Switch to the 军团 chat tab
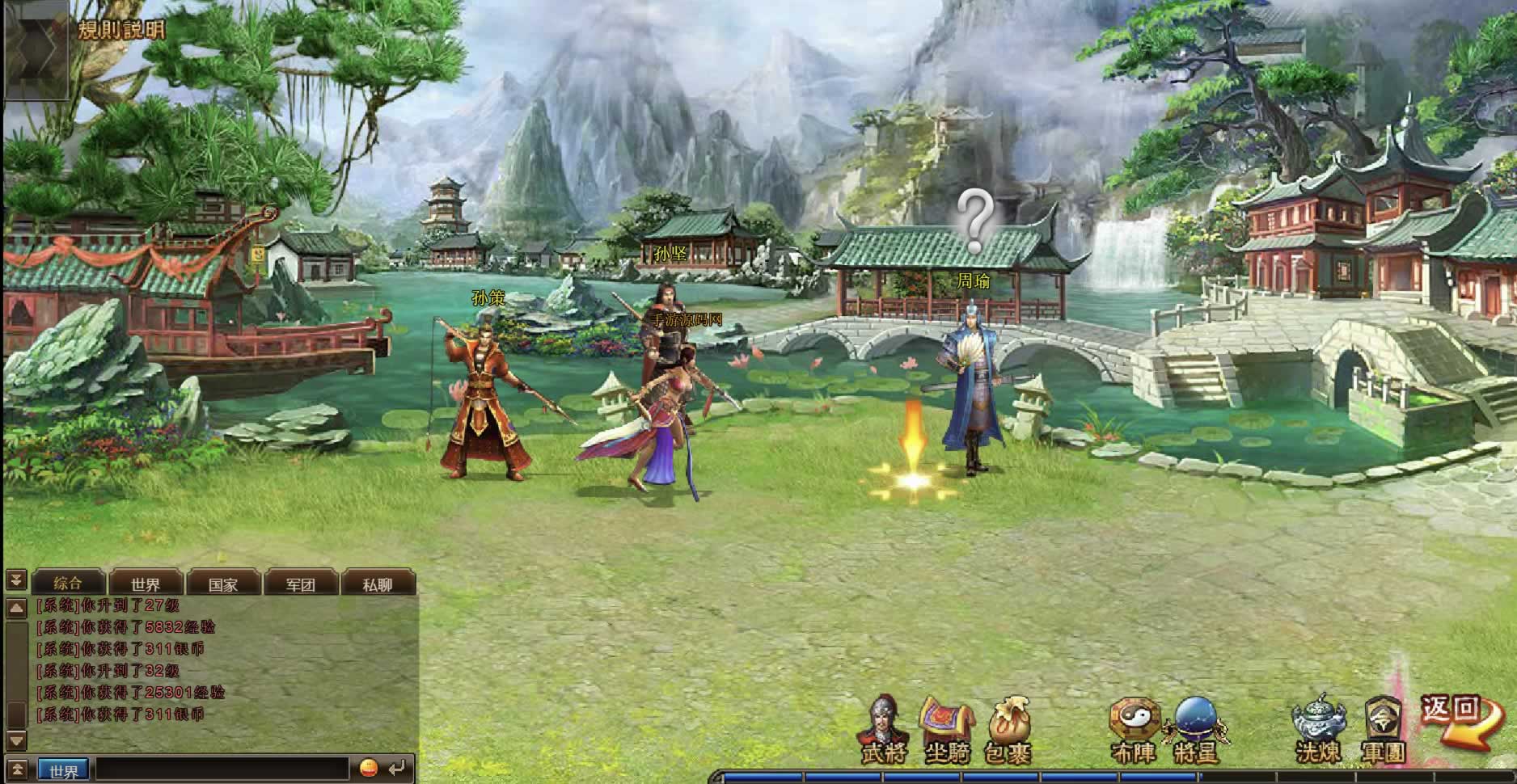Viewport: 1517px width, 784px height. coord(300,584)
